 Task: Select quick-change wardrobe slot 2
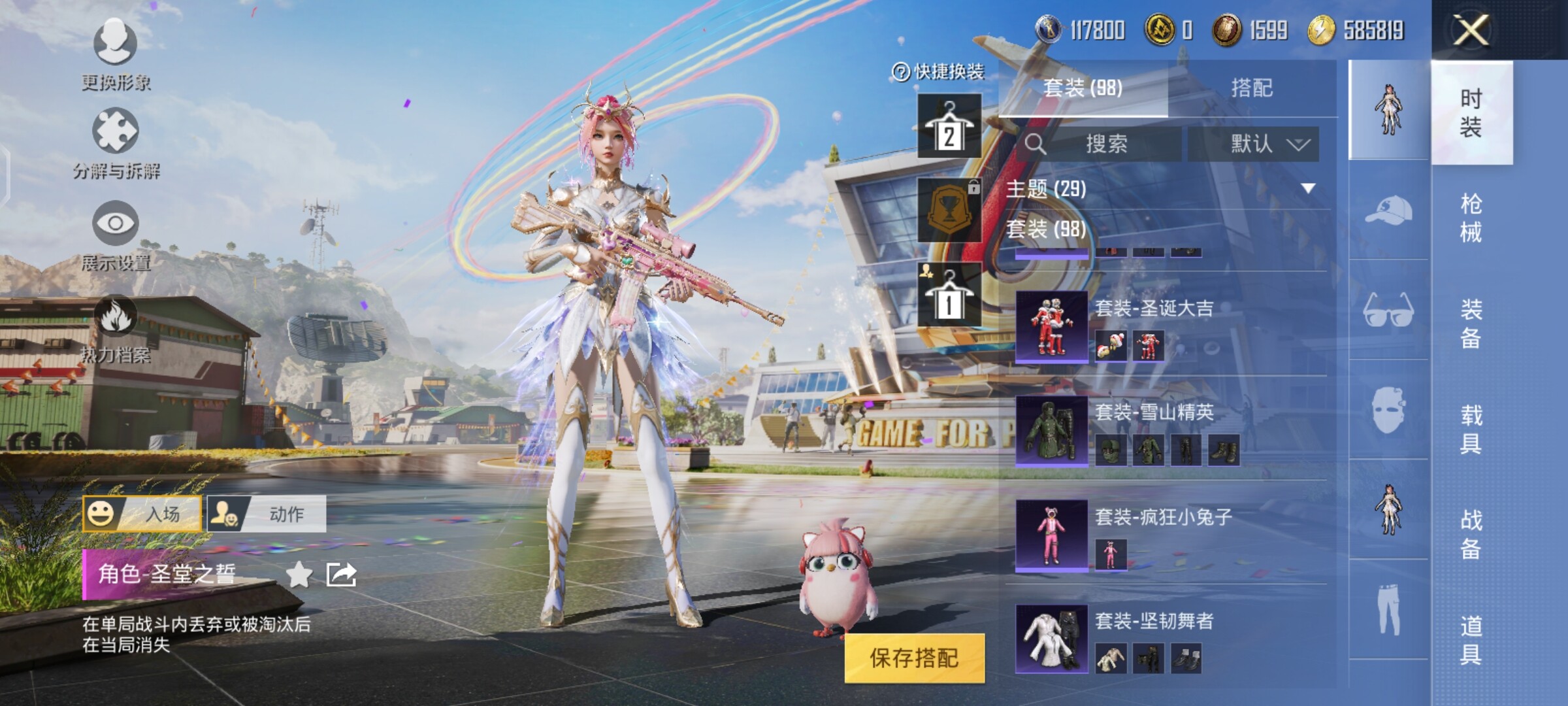[x=949, y=126]
